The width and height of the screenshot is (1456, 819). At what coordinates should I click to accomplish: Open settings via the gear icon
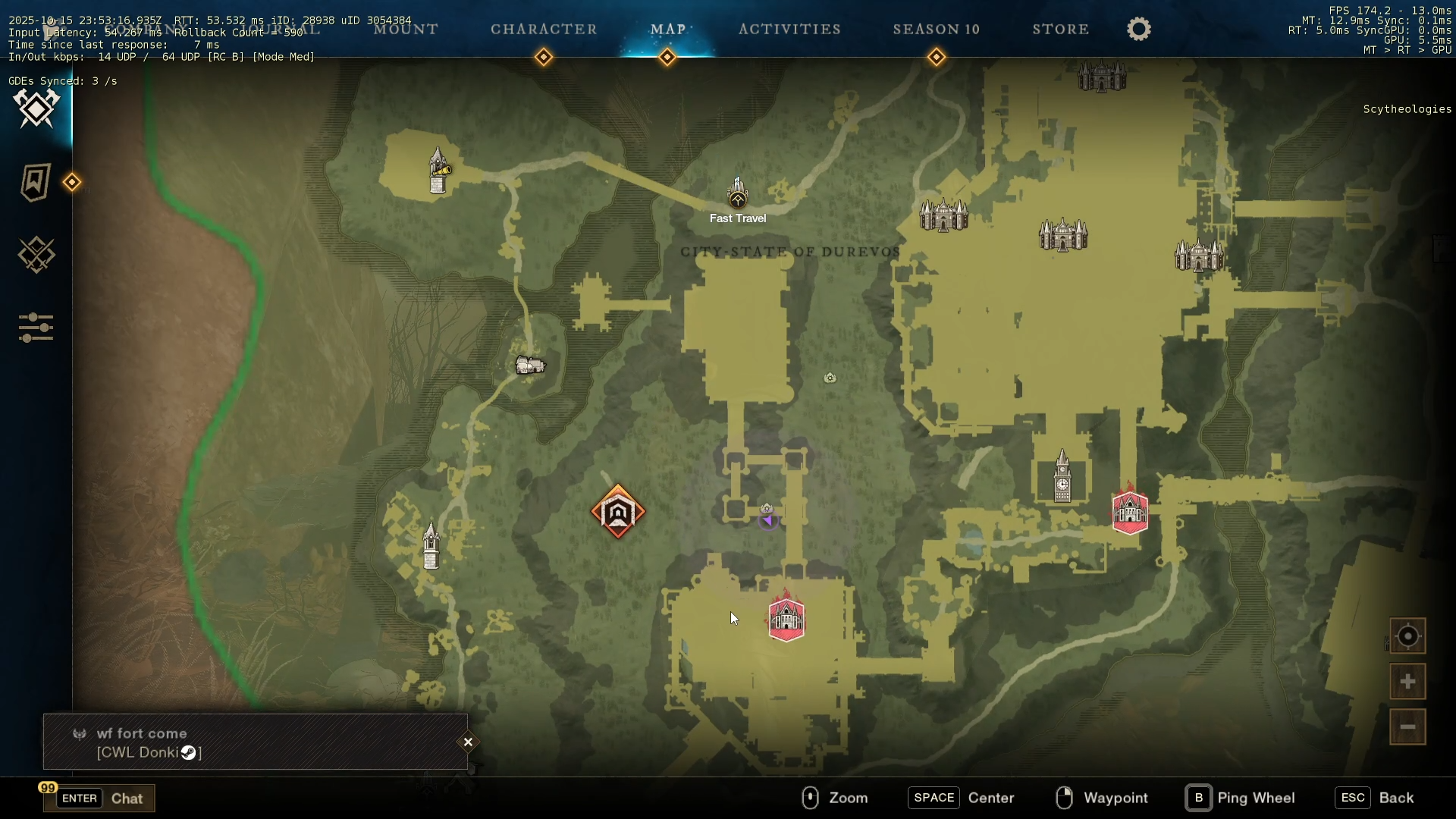1138,30
